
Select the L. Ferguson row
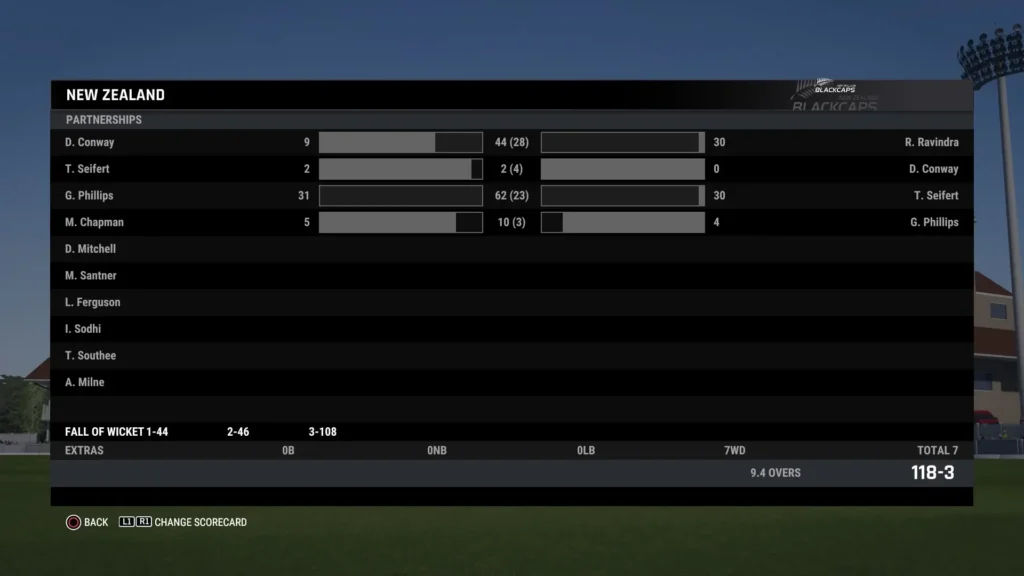(92, 302)
